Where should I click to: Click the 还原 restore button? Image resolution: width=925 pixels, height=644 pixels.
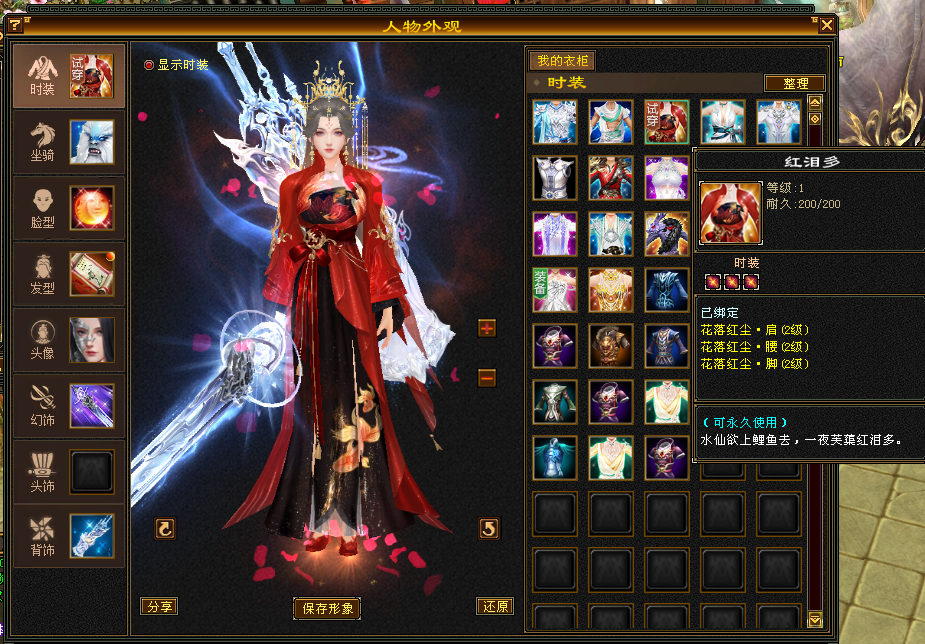coord(495,606)
